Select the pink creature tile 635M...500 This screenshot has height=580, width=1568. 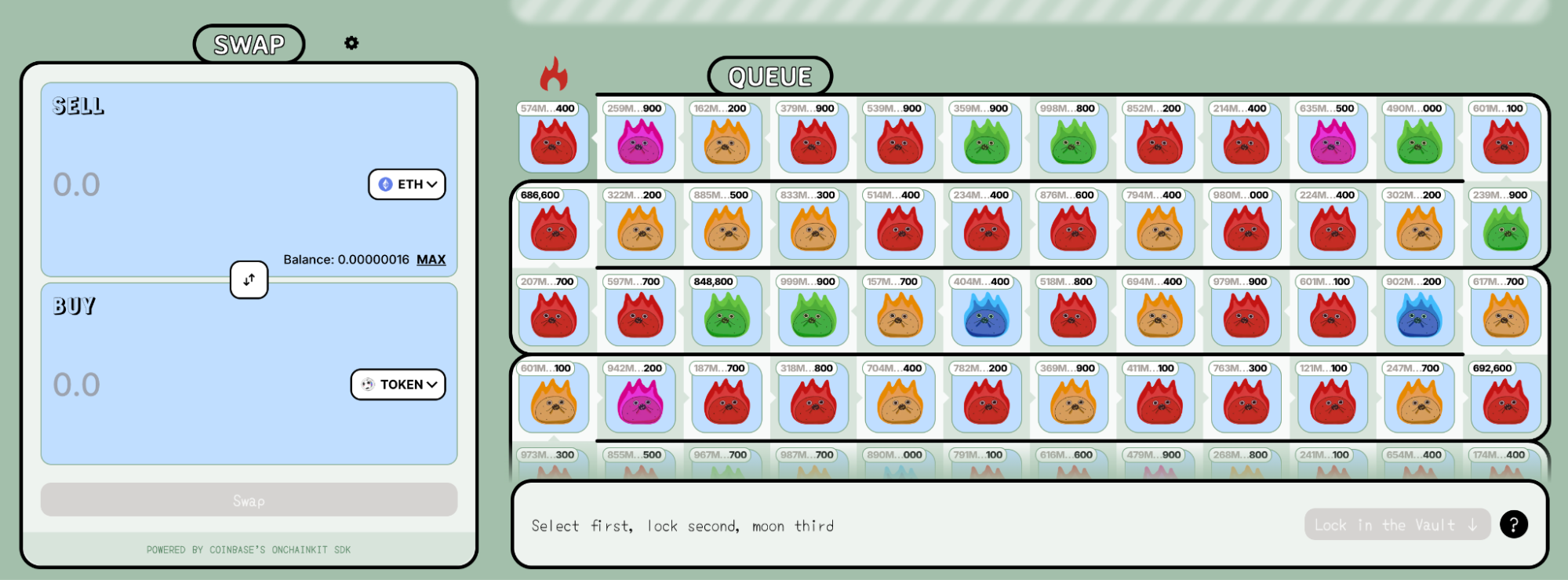pyautogui.click(x=1332, y=139)
